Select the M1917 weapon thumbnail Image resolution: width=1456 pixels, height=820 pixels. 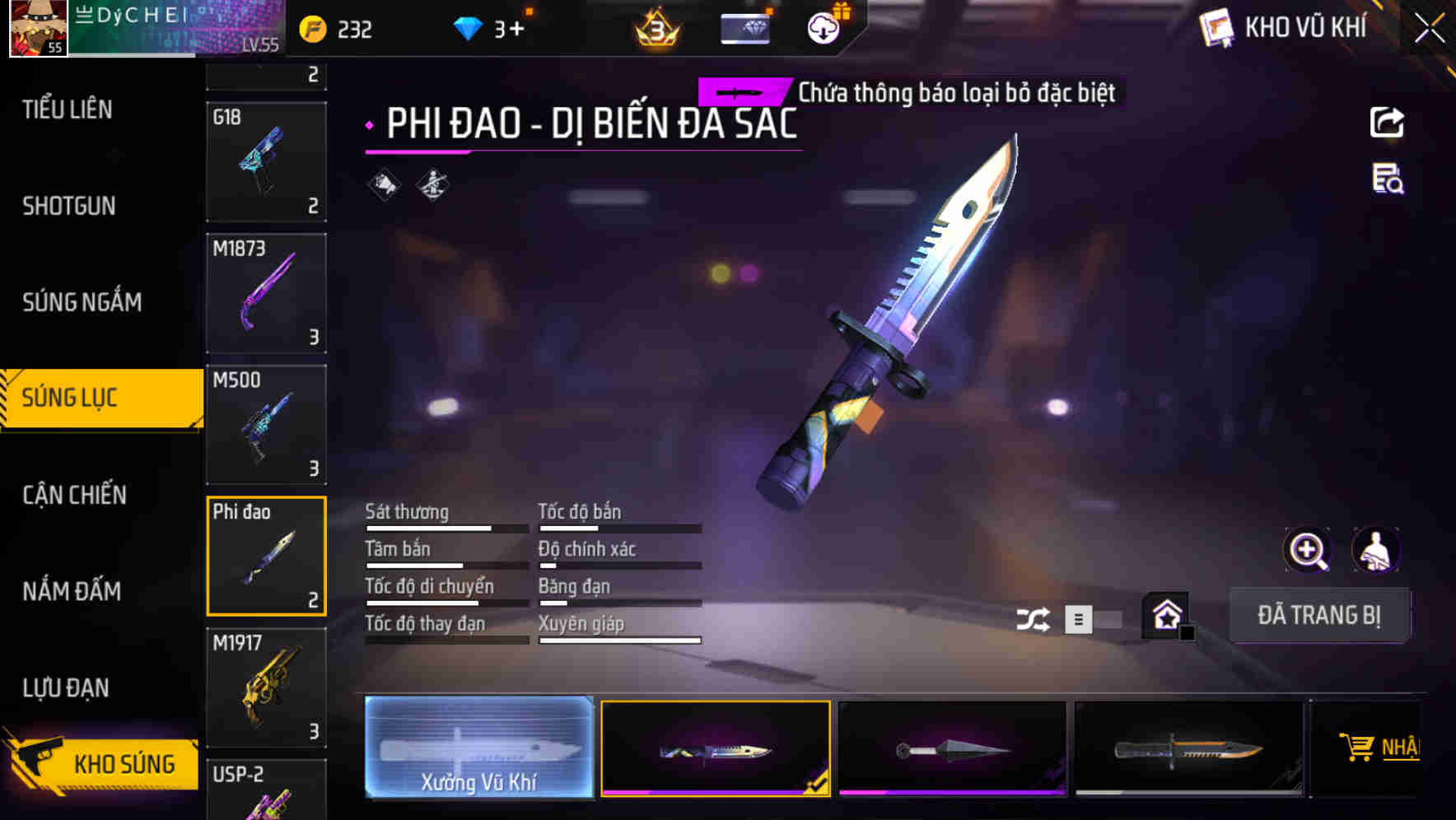coord(267,686)
